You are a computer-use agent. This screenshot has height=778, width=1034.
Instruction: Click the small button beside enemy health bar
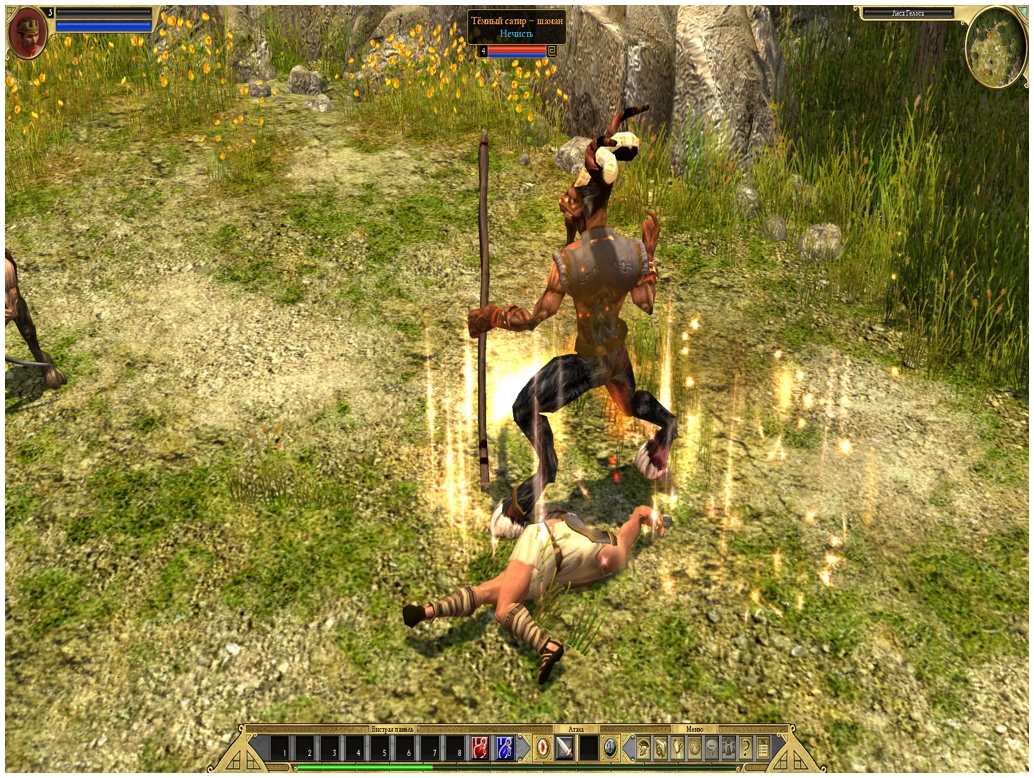552,50
